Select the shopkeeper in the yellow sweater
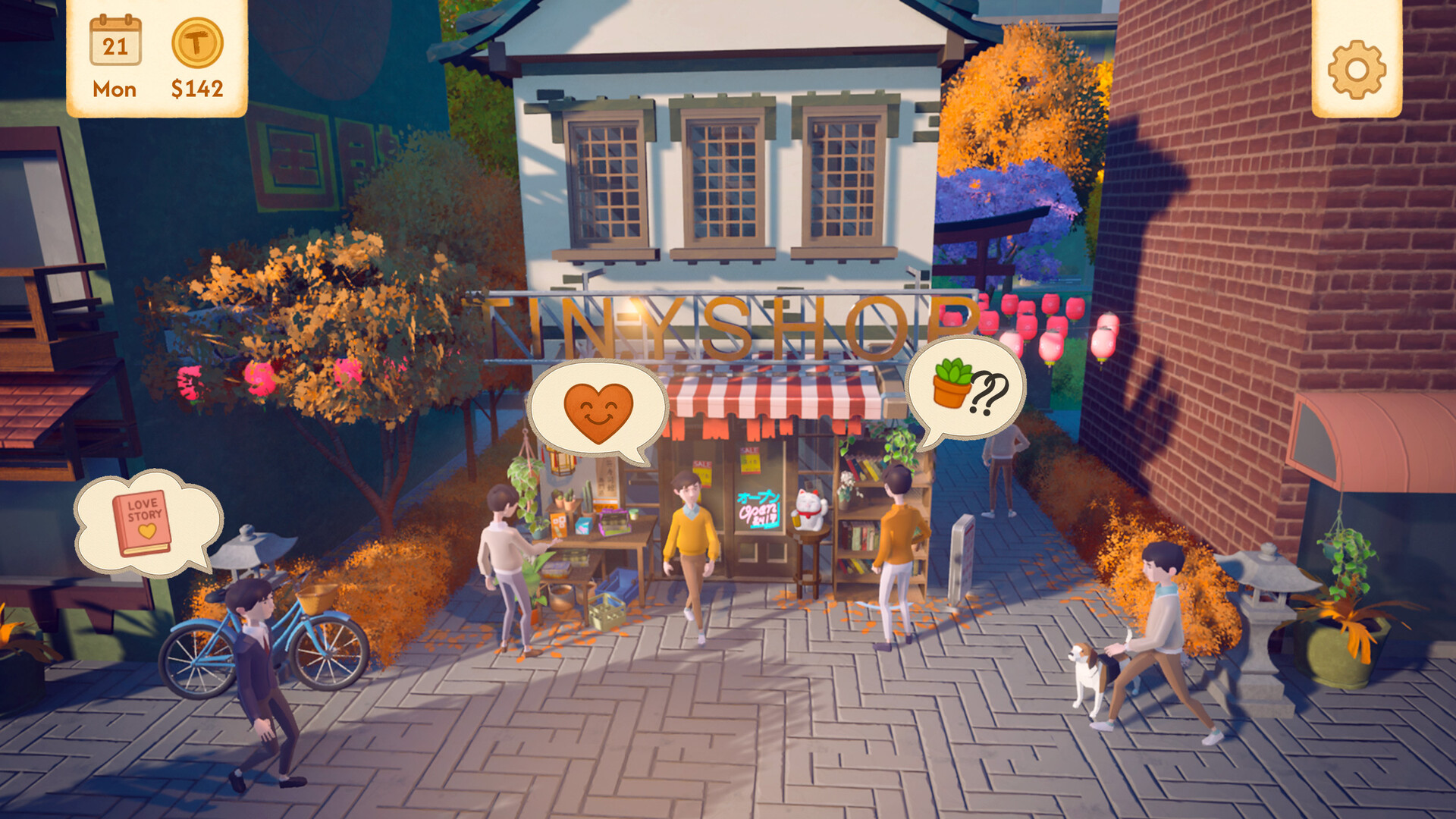Viewport: 1456px width, 819px height. pyautogui.click(x=690, y=531)
